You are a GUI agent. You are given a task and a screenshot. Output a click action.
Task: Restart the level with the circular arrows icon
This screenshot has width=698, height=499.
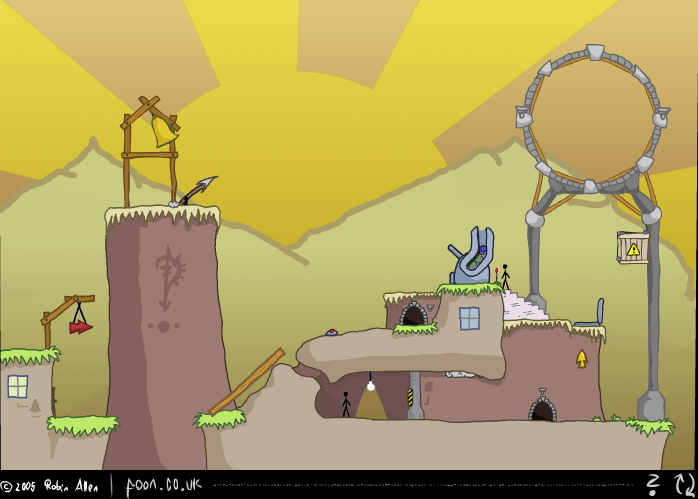682,485
